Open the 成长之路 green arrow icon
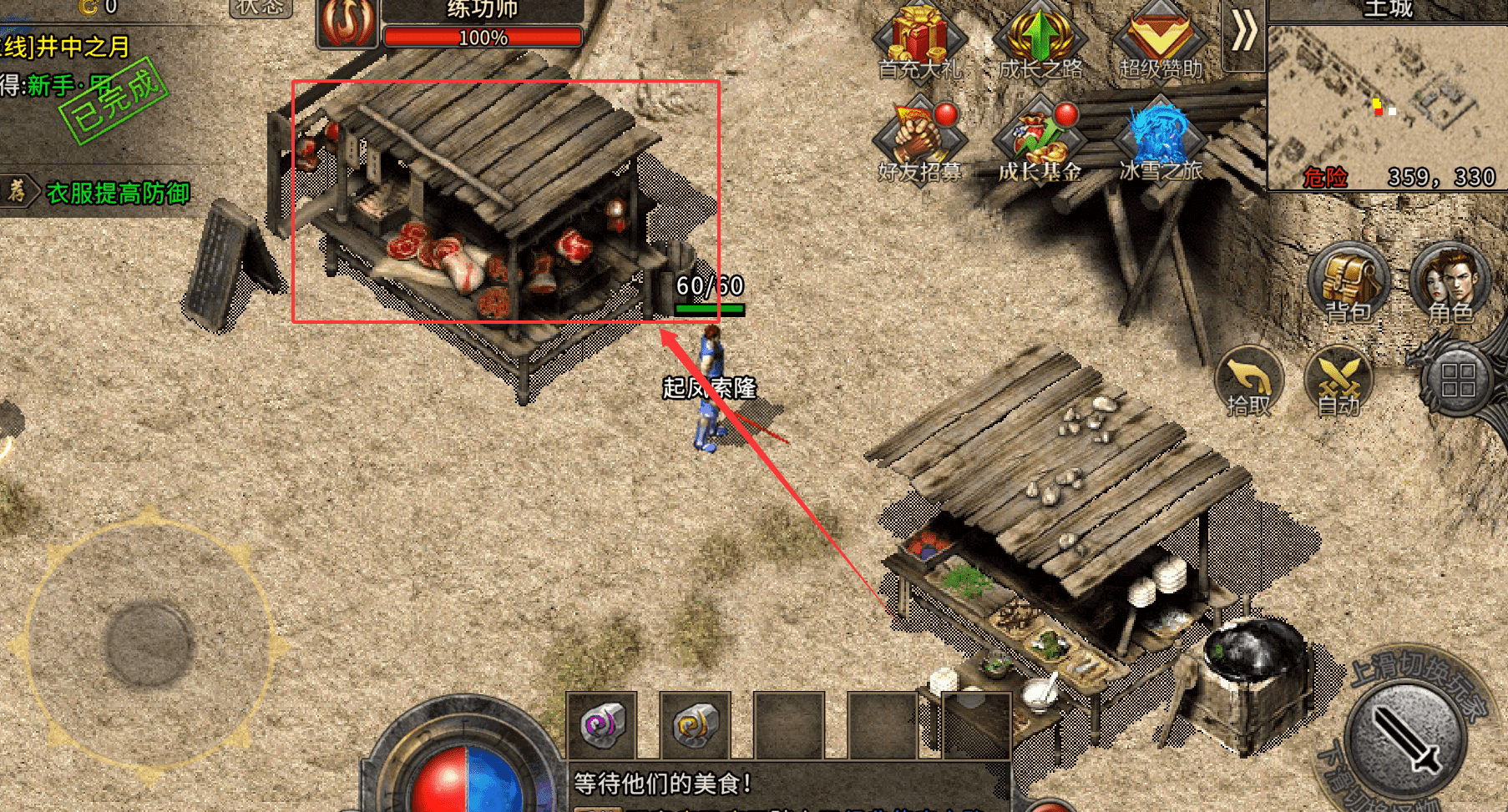This screenshot has width=1508, height=812. point(1040,40)
